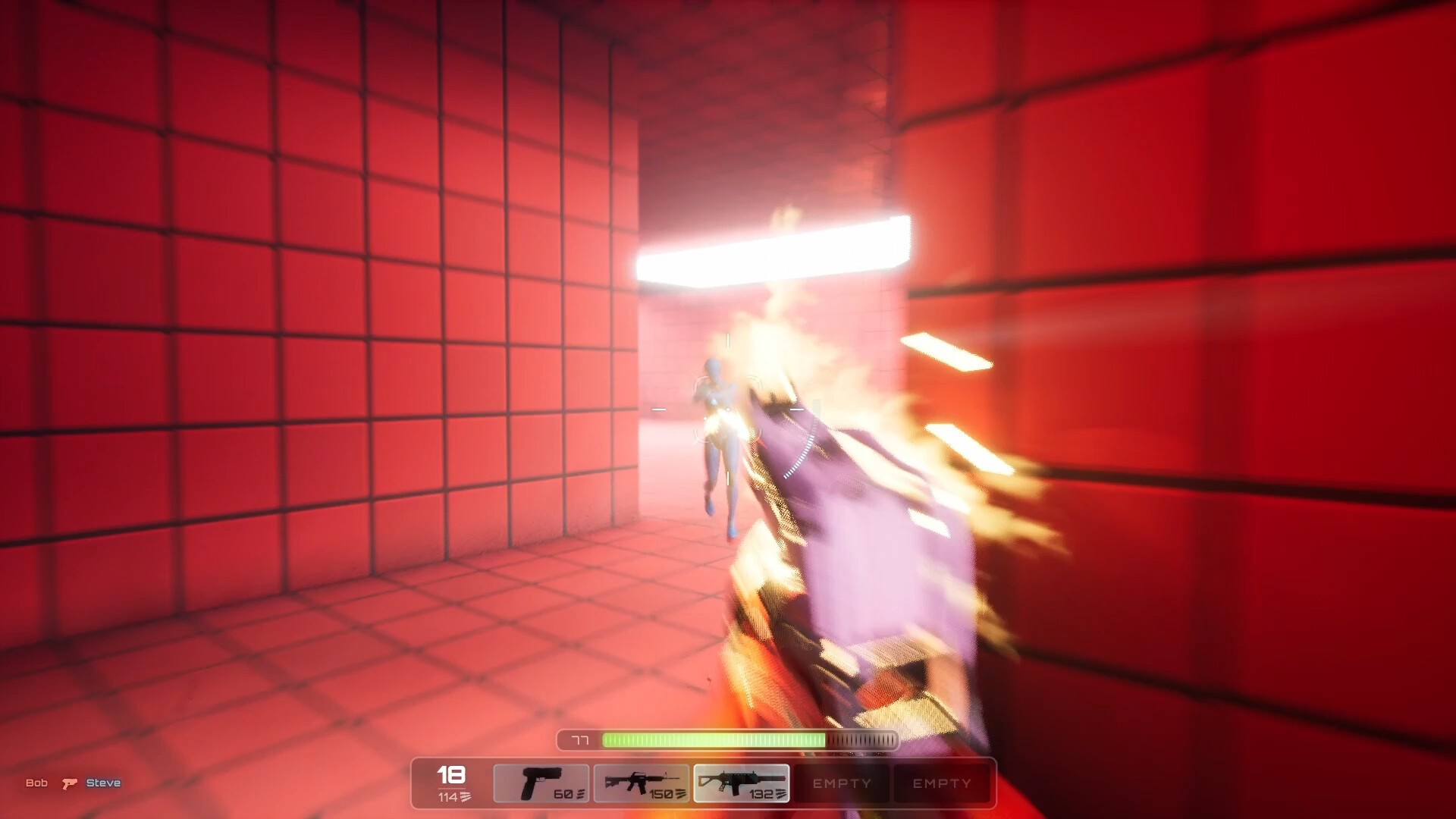Select the assault rifle slot with 150 ammo
This screenshot has height=819, width=1456.
point(642,783)
